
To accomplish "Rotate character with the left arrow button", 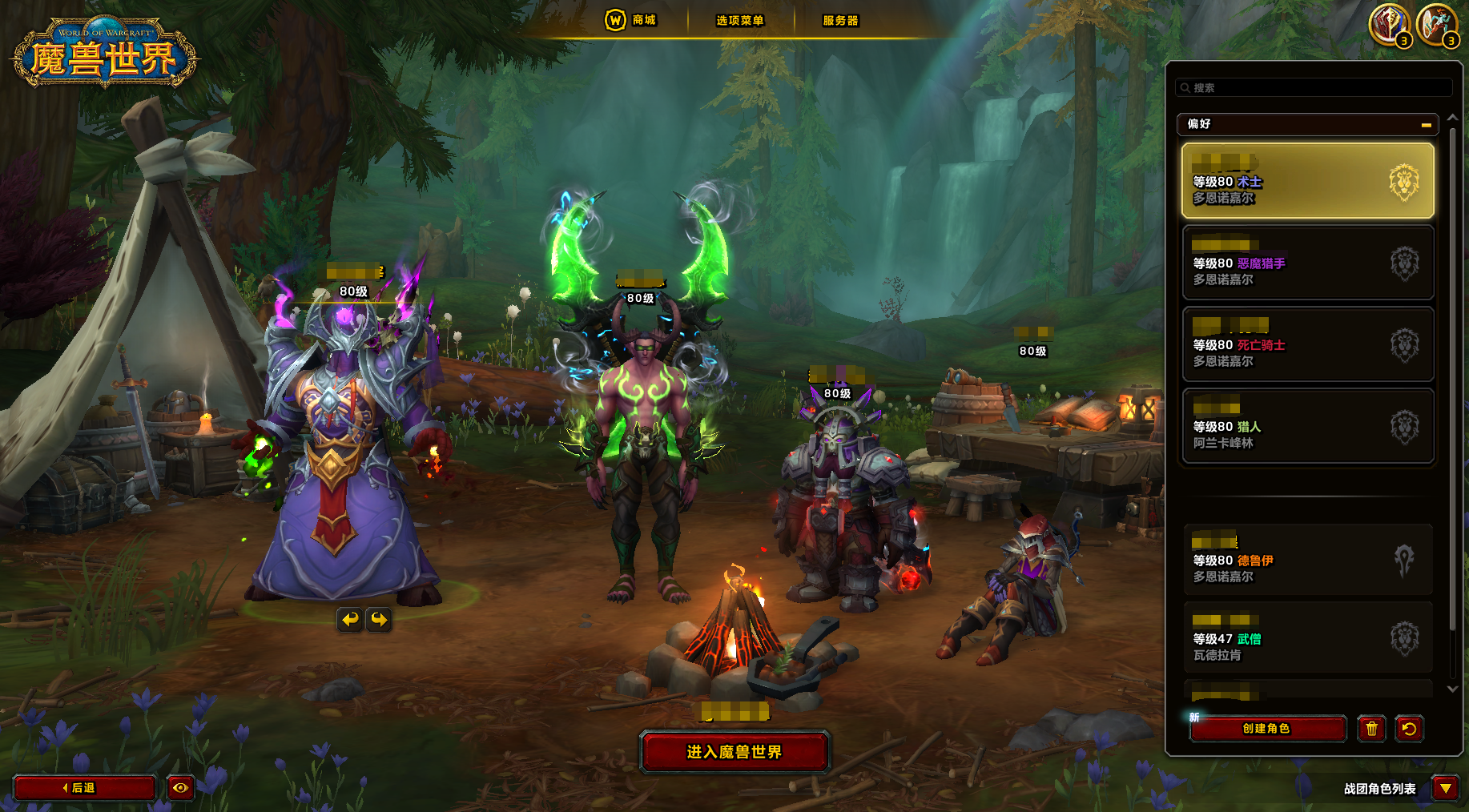I will [x=350, y=619].
